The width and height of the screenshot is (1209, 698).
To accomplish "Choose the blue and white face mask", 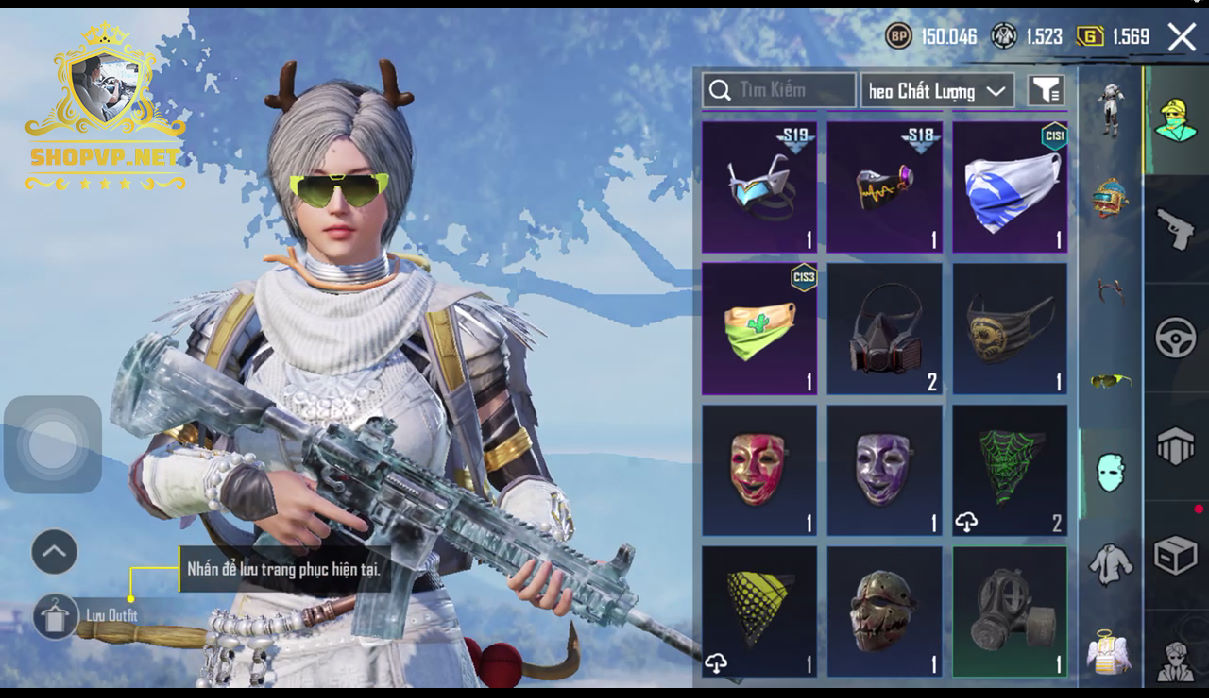I will 1009,187.
